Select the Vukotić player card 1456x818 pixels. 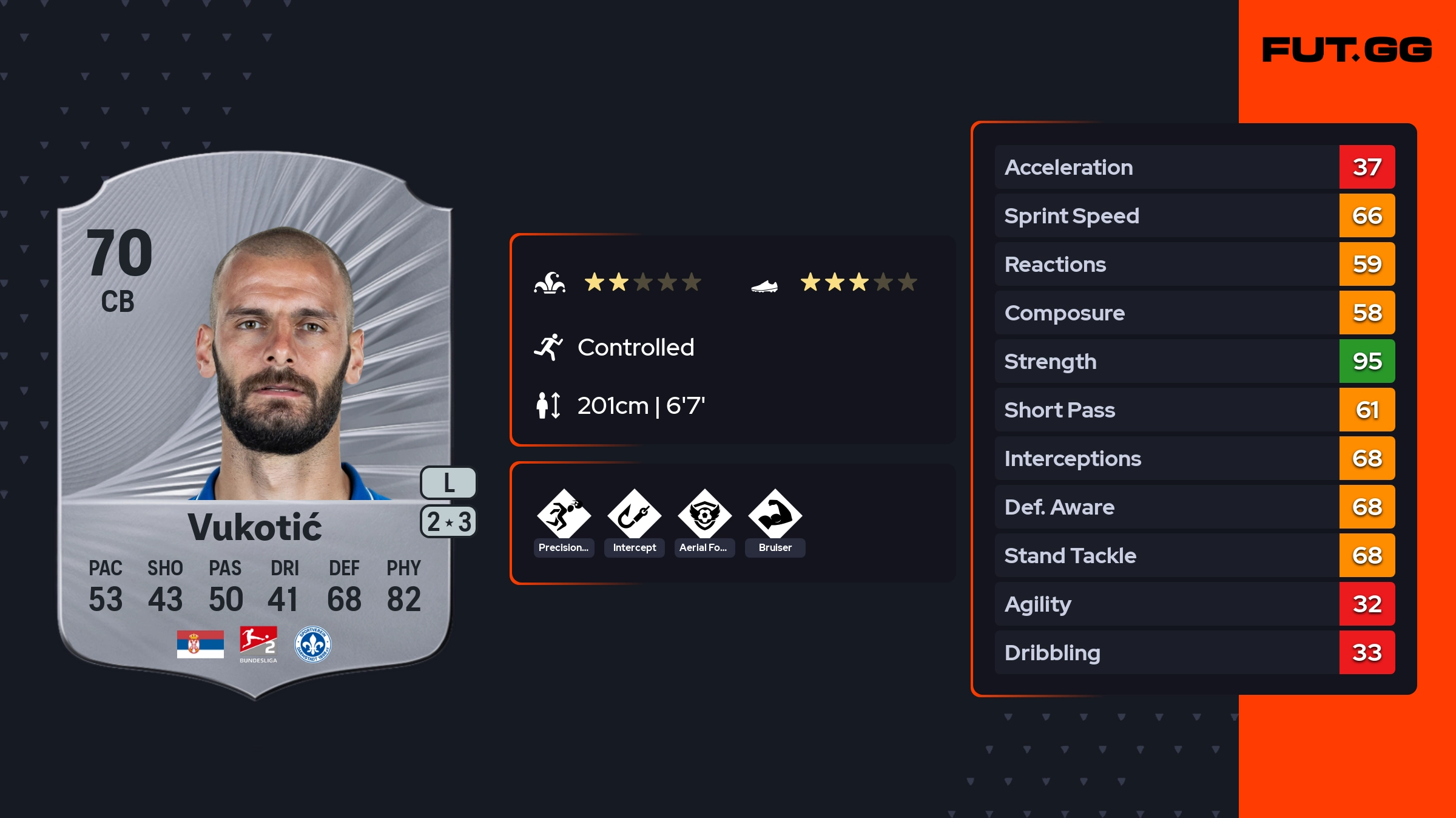(x=255, y=425)
